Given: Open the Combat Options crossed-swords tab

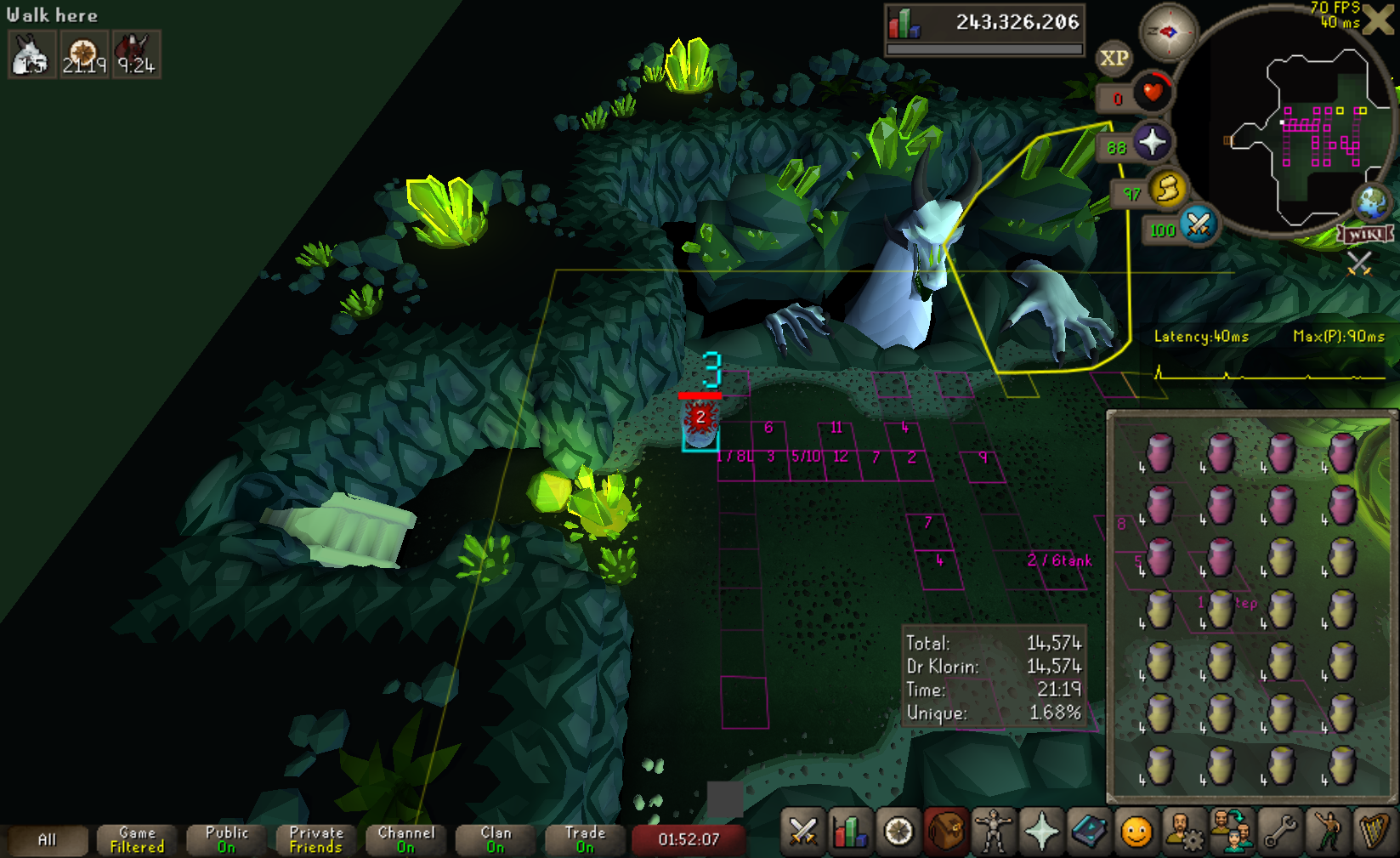Looking at the screenshot, I should pos(802,832).
